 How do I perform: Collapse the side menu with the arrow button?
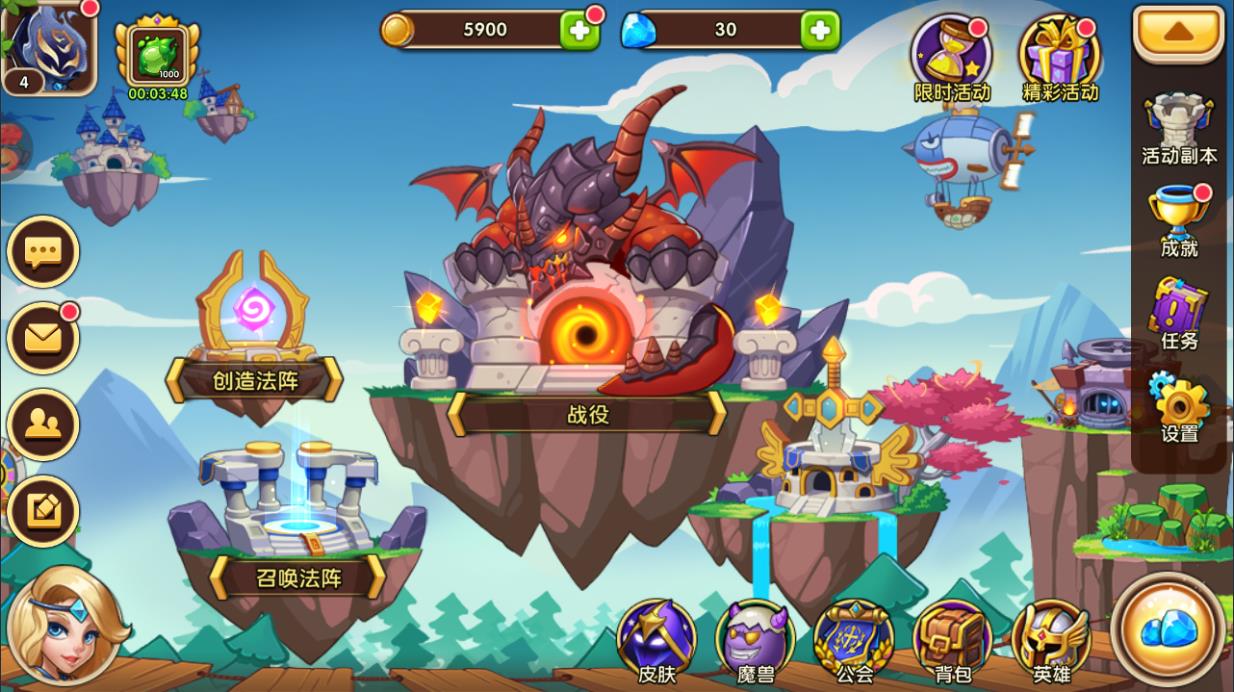coord(1179,34)
